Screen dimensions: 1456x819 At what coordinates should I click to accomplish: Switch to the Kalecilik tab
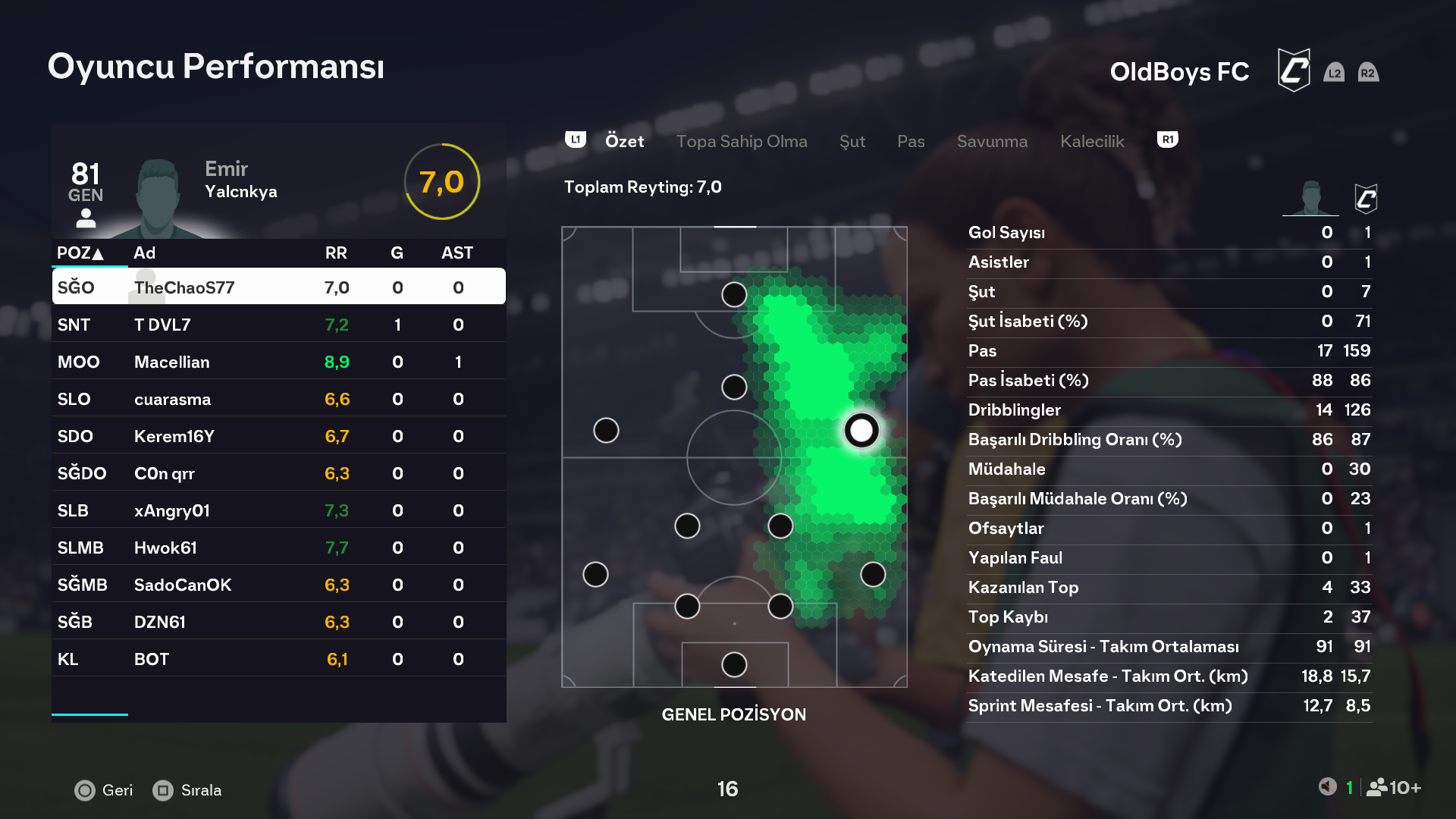[x=1091, y=142]
